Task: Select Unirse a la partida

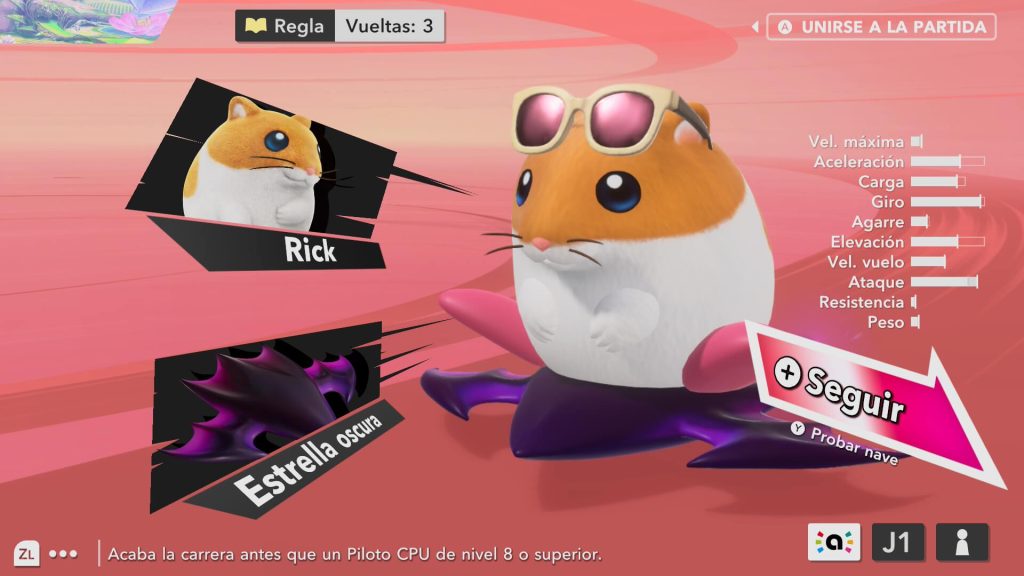Action: click(x=881, y=27)
